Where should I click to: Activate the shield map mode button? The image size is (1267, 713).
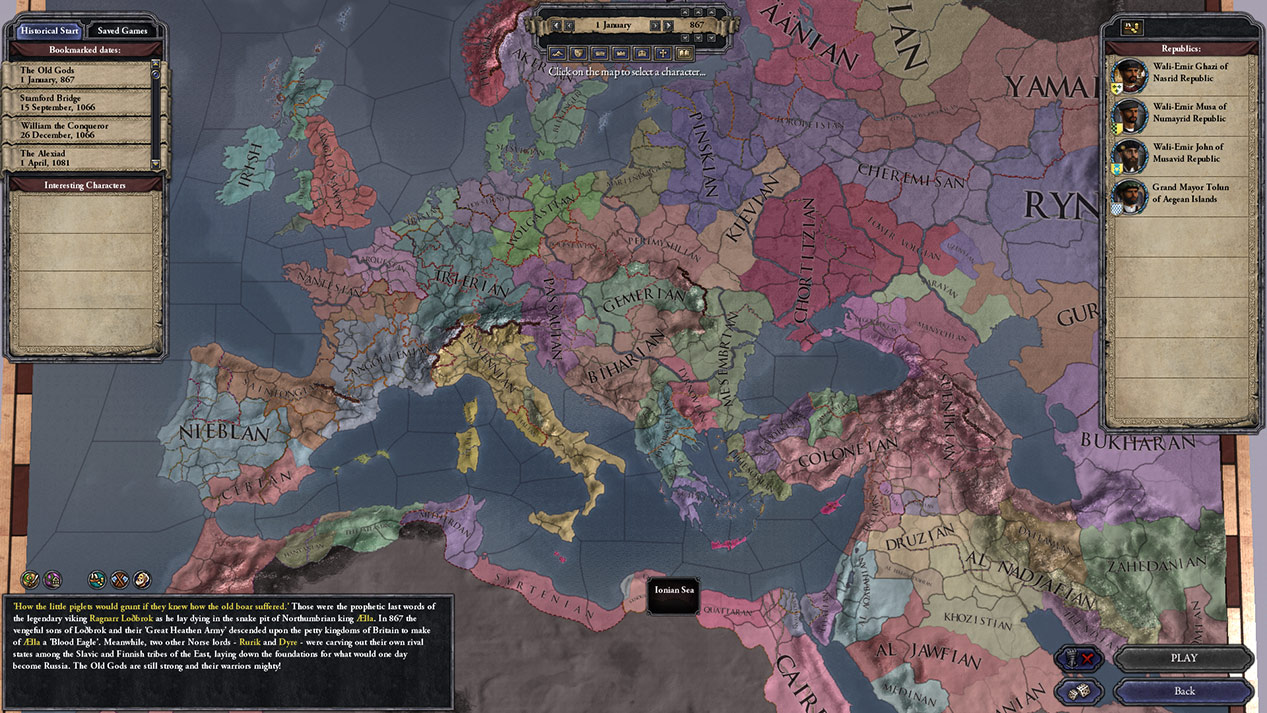click(x=577, y=53)
